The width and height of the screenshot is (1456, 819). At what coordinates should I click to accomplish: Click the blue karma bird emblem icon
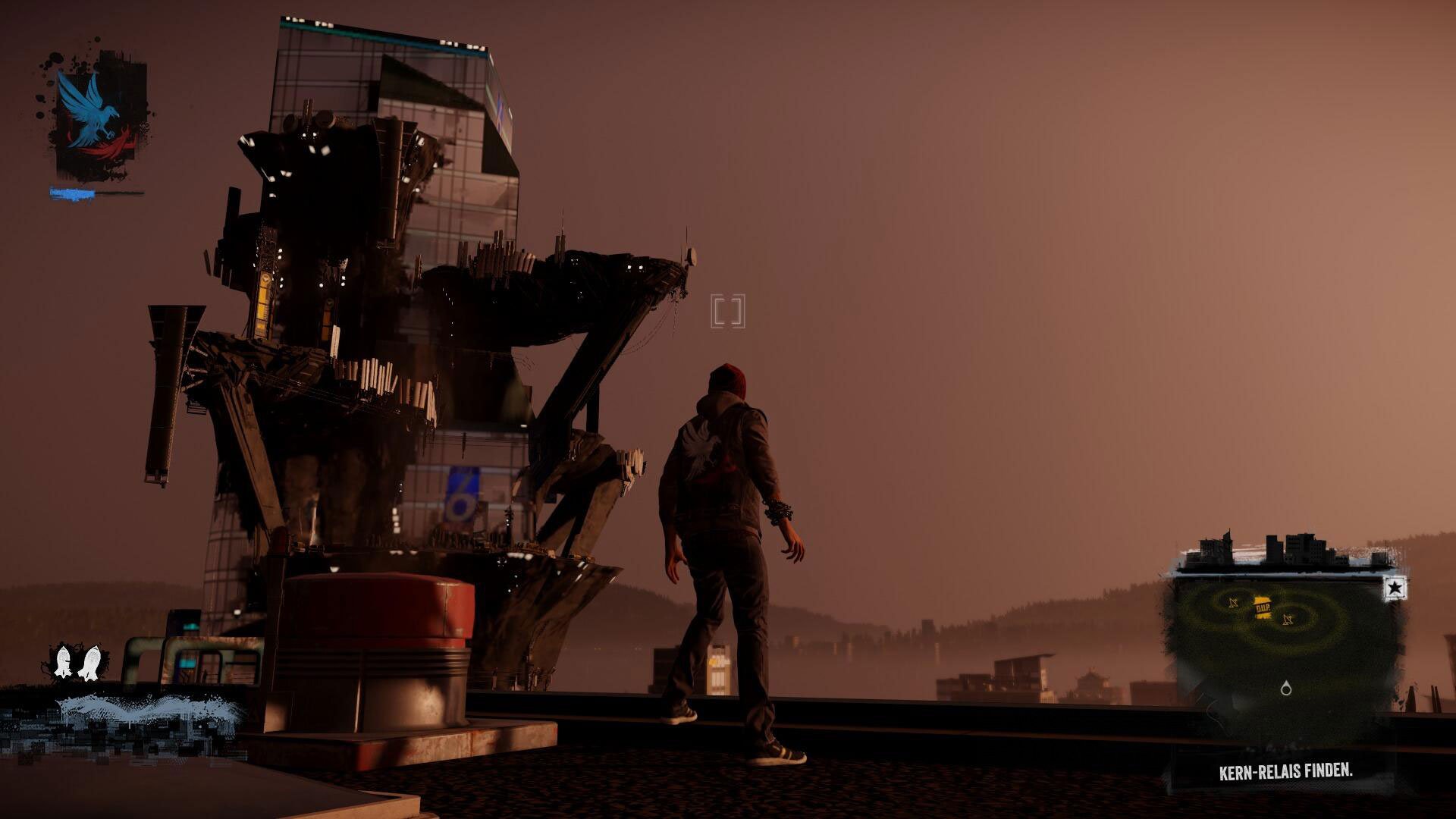click(x=93, y=109)
